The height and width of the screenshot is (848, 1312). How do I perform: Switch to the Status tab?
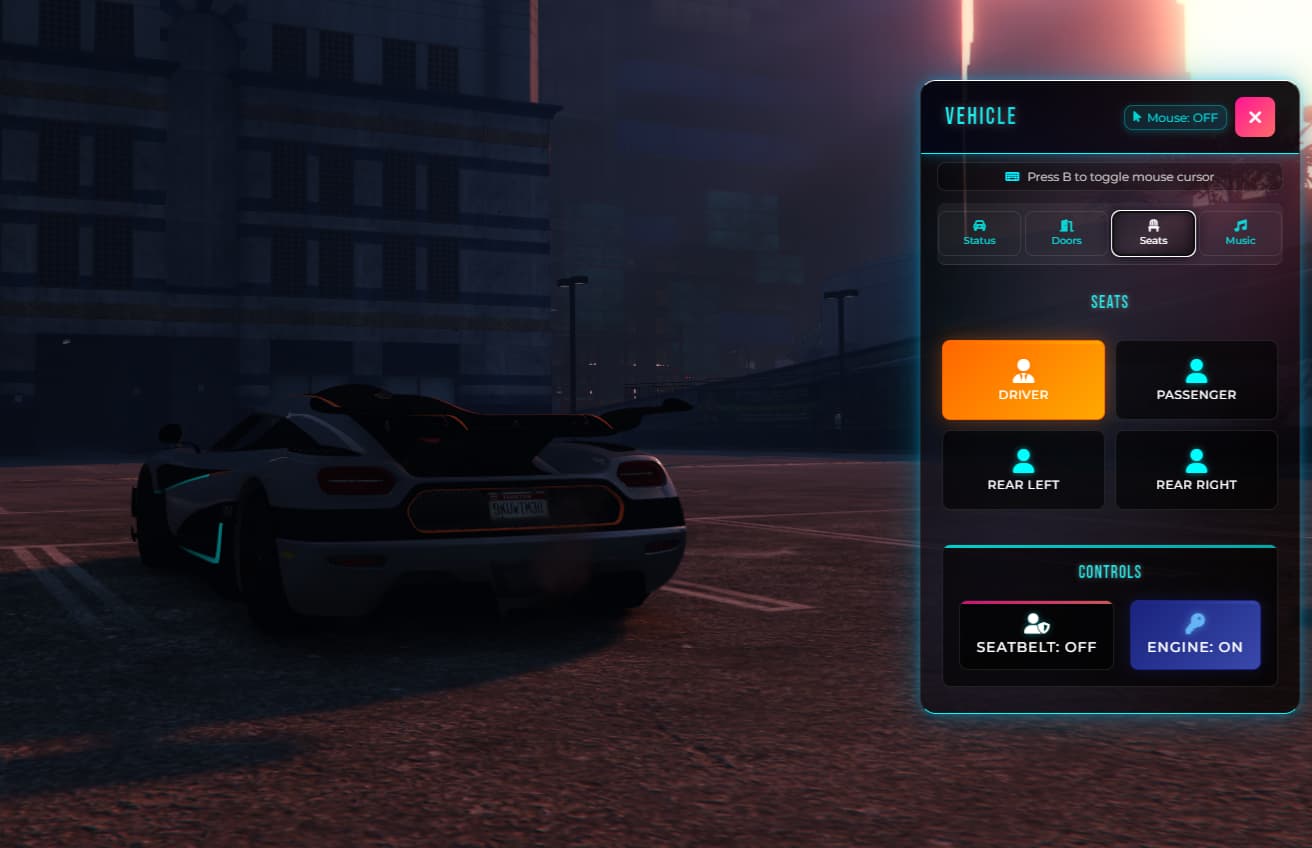(979, 233)
